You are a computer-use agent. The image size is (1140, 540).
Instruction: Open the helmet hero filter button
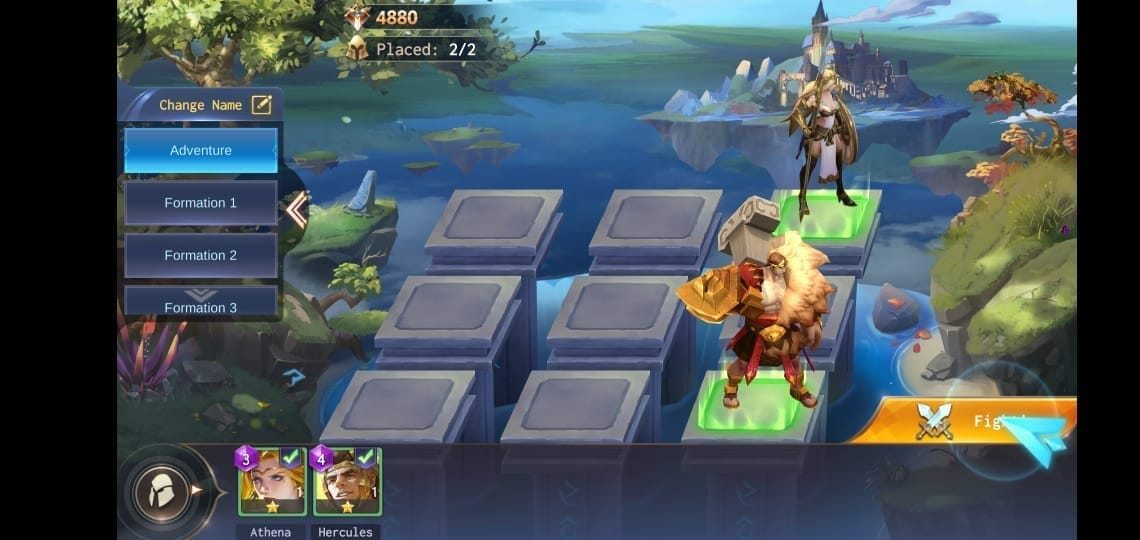[x=162, y=490]
